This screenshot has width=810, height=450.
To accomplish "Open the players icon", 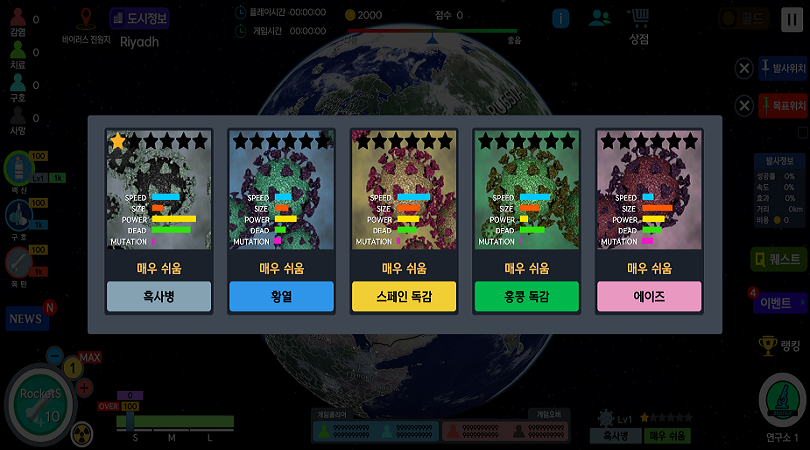I will point(599,18).
